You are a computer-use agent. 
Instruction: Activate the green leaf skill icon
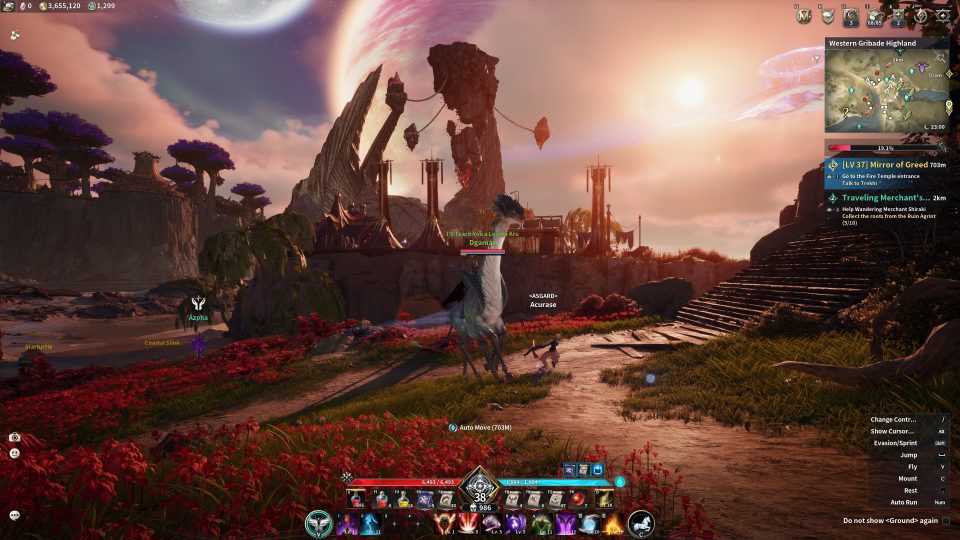541,524
